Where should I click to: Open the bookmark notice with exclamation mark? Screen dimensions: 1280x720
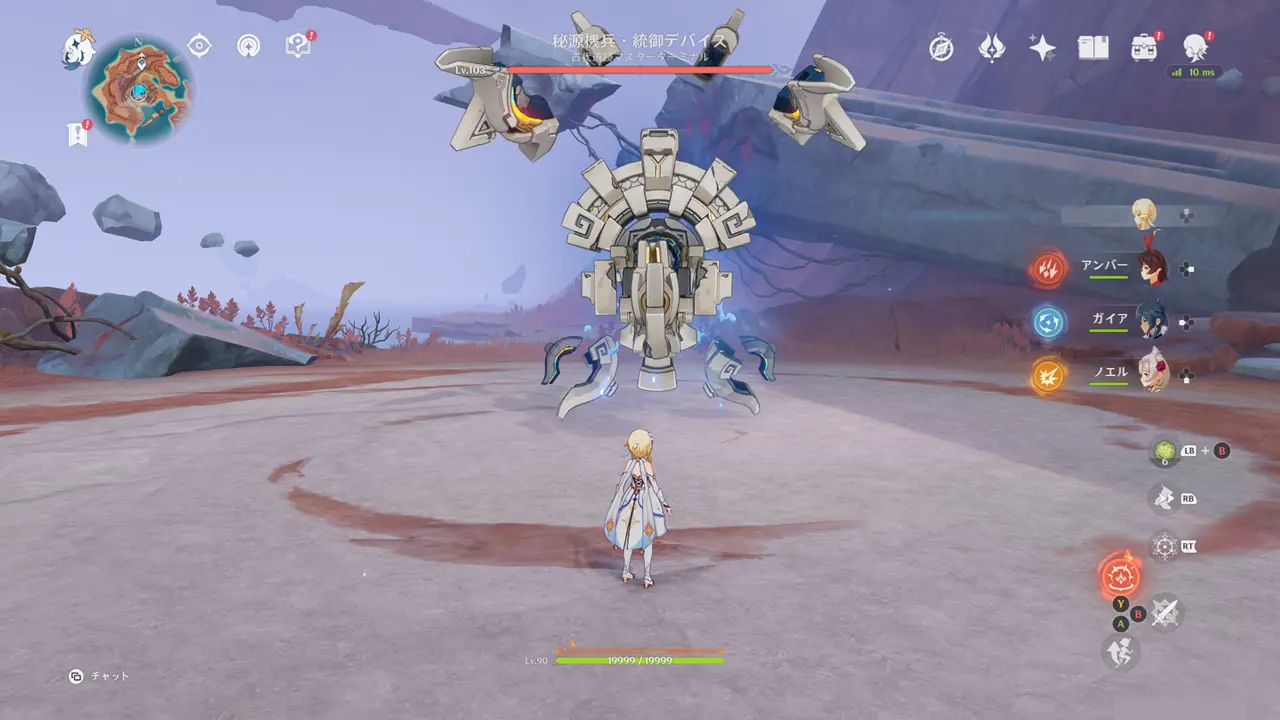pyautogui.click(x=78, y=134)
